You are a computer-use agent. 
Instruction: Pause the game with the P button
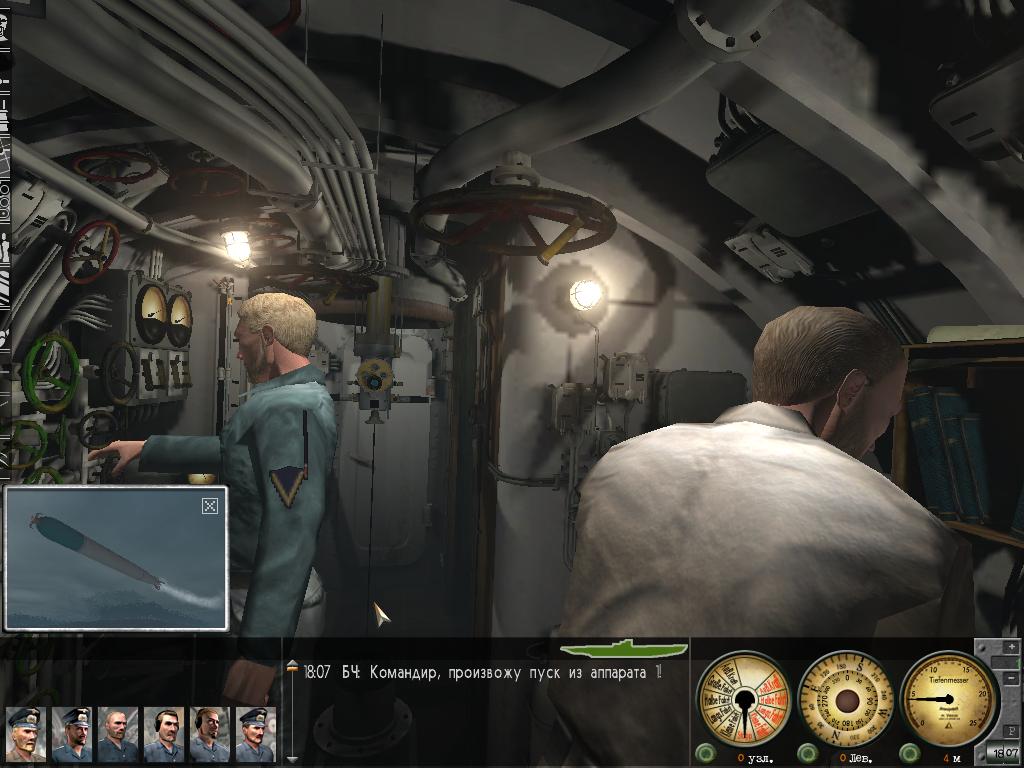coord(1012,730)
